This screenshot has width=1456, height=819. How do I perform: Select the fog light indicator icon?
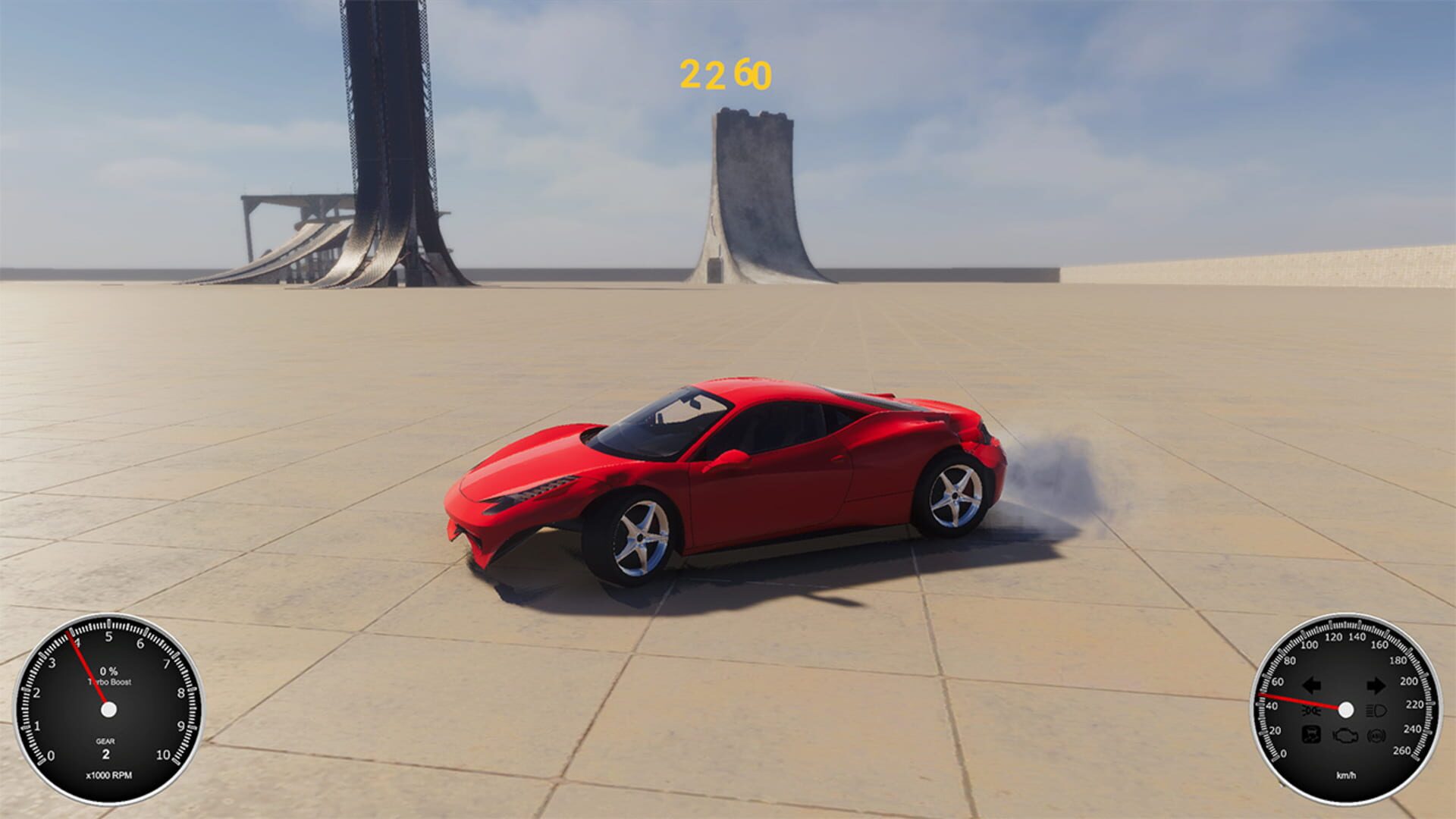pyautogui.click(x=1311, y=709)
